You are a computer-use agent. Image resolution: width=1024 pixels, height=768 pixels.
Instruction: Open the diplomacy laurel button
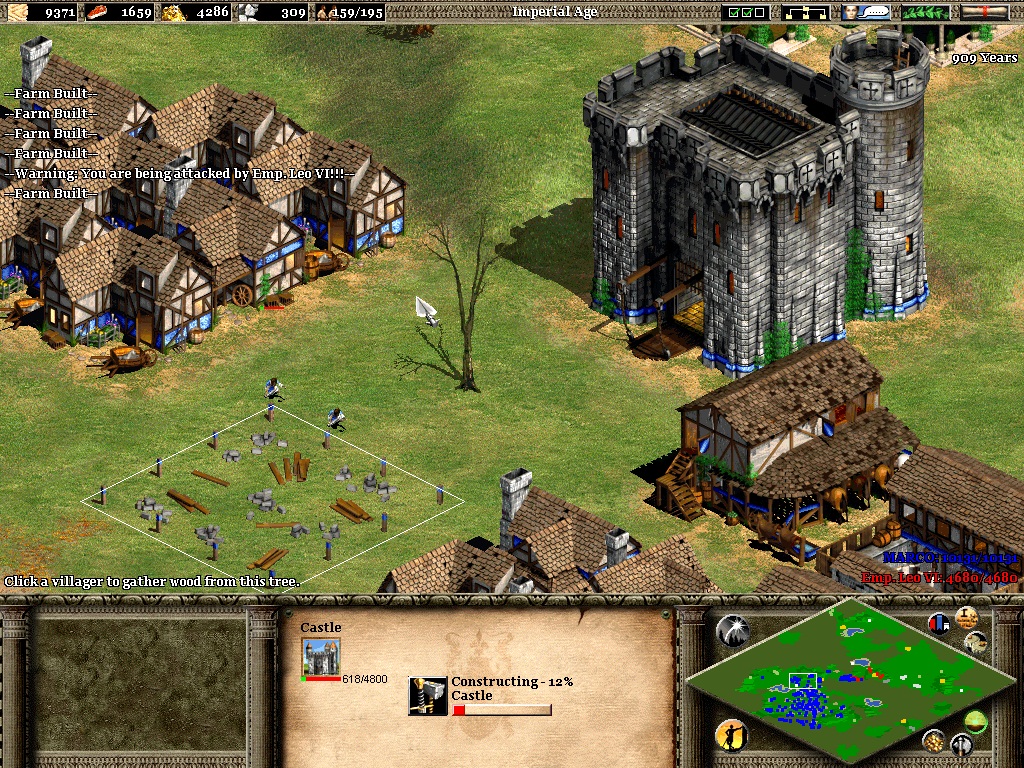point(926,12)
